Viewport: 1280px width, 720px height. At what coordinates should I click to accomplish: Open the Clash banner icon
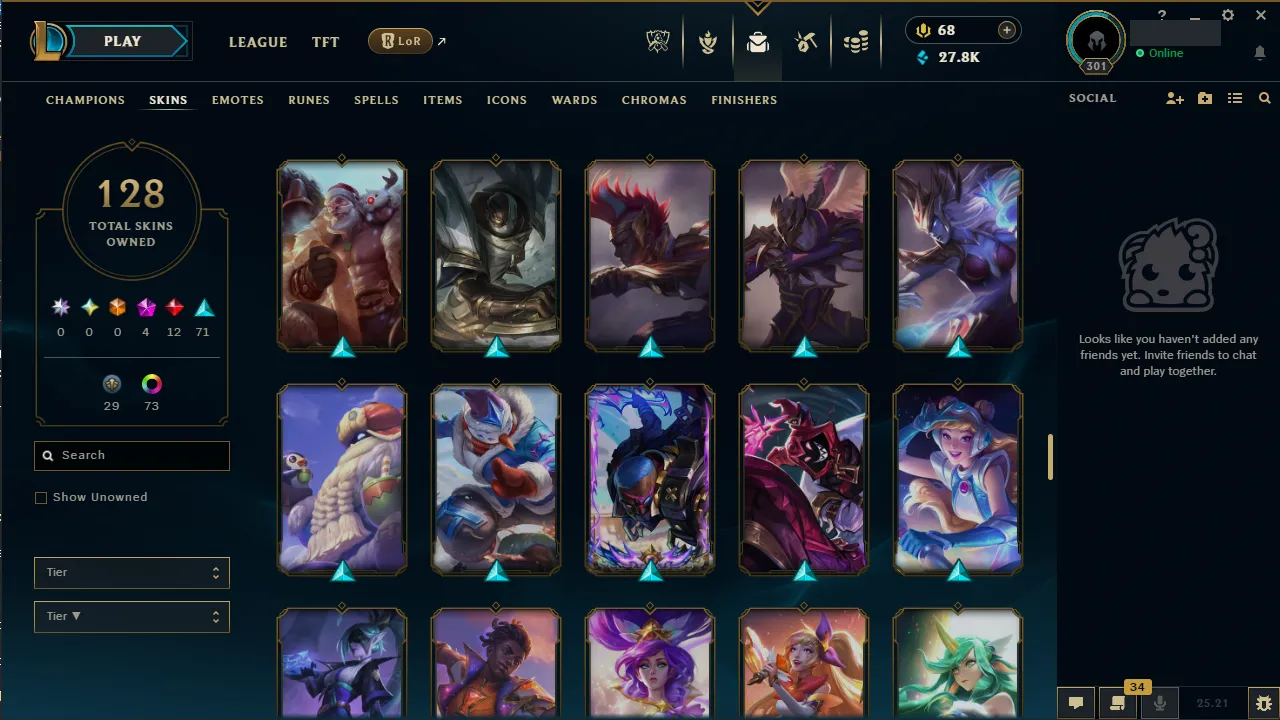click(x=708, y=42)
